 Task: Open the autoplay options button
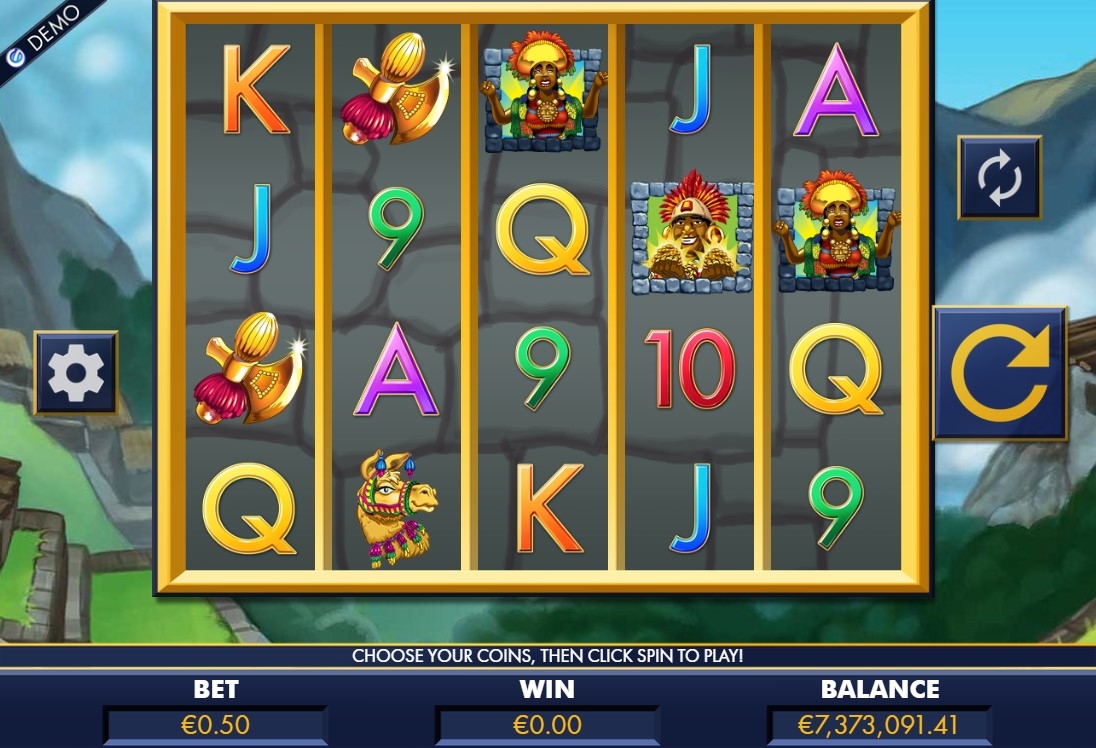(999, 178)
